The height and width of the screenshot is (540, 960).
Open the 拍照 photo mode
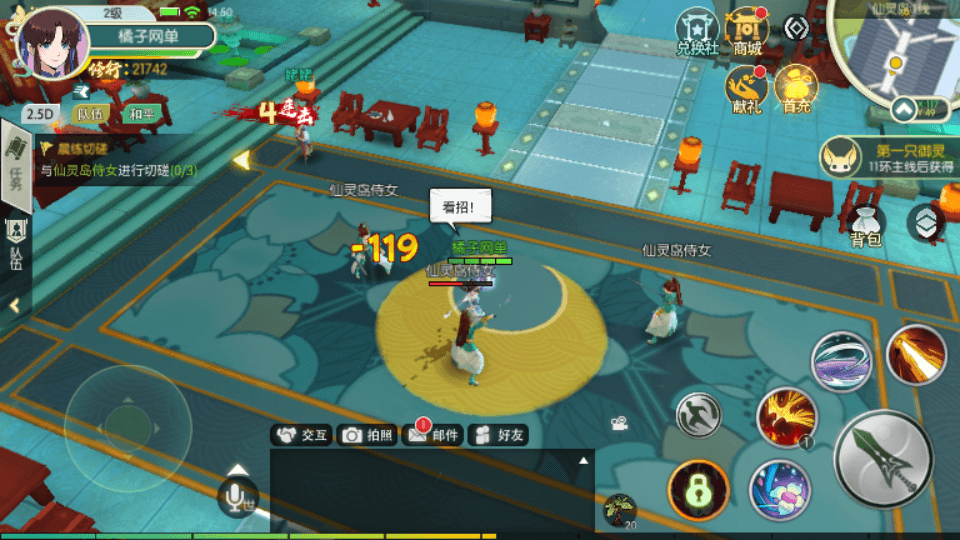[x=367, y=435]
